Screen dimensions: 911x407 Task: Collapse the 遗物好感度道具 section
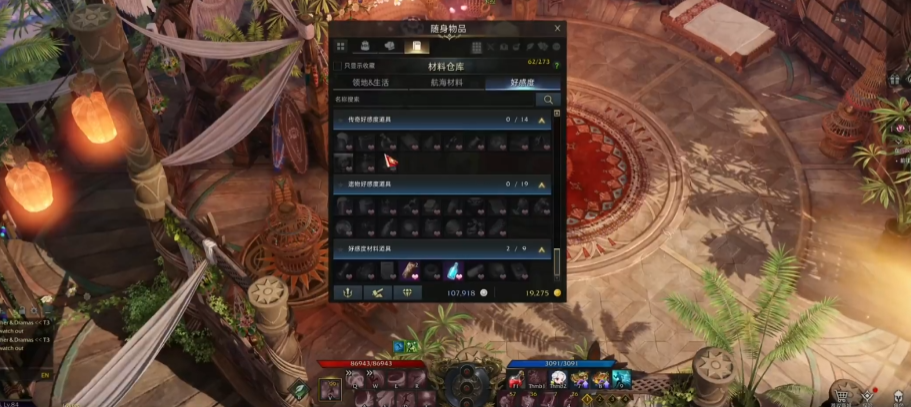click(x=542, y=185)
